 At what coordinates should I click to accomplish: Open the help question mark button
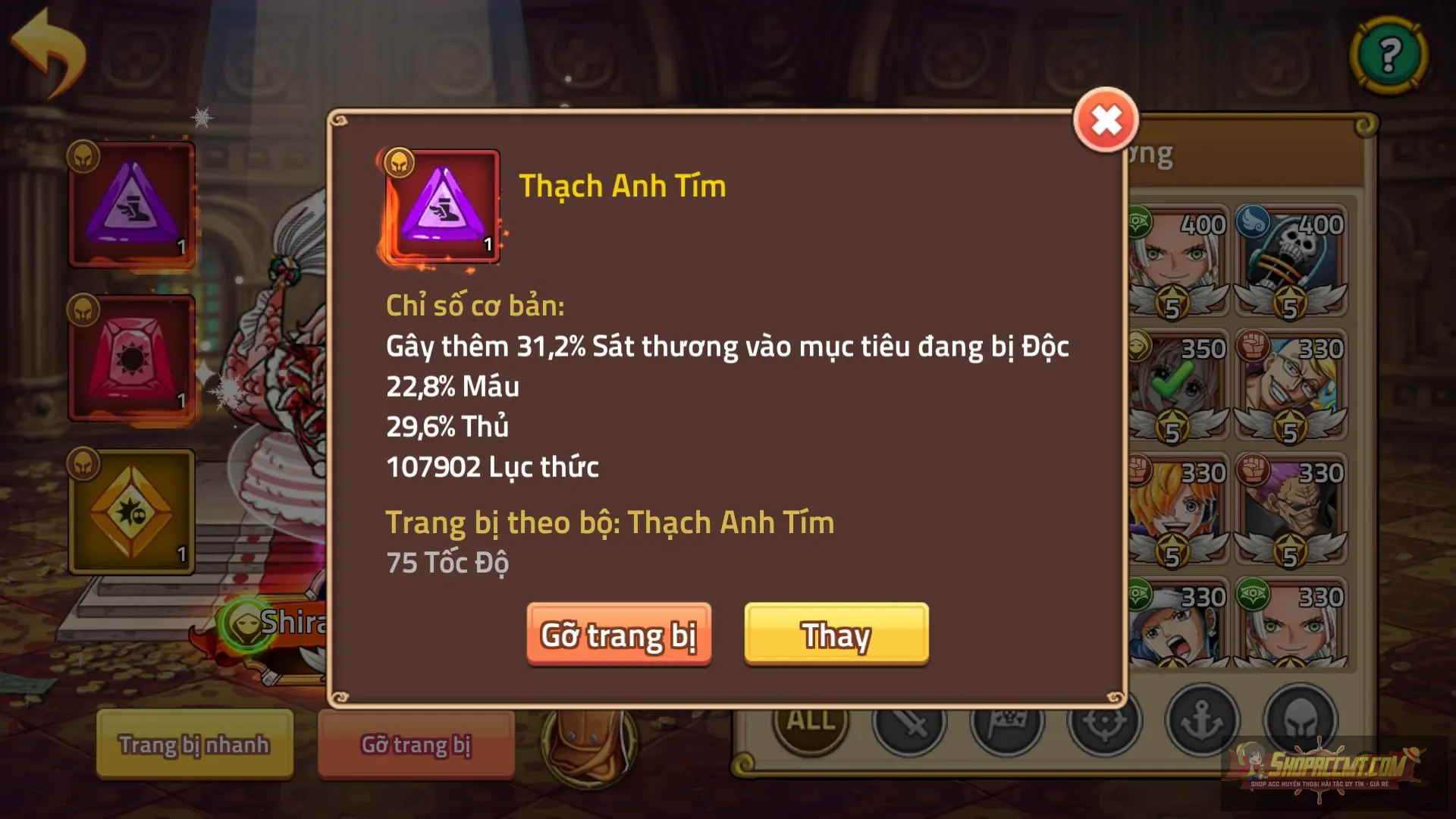[1390, 55]
